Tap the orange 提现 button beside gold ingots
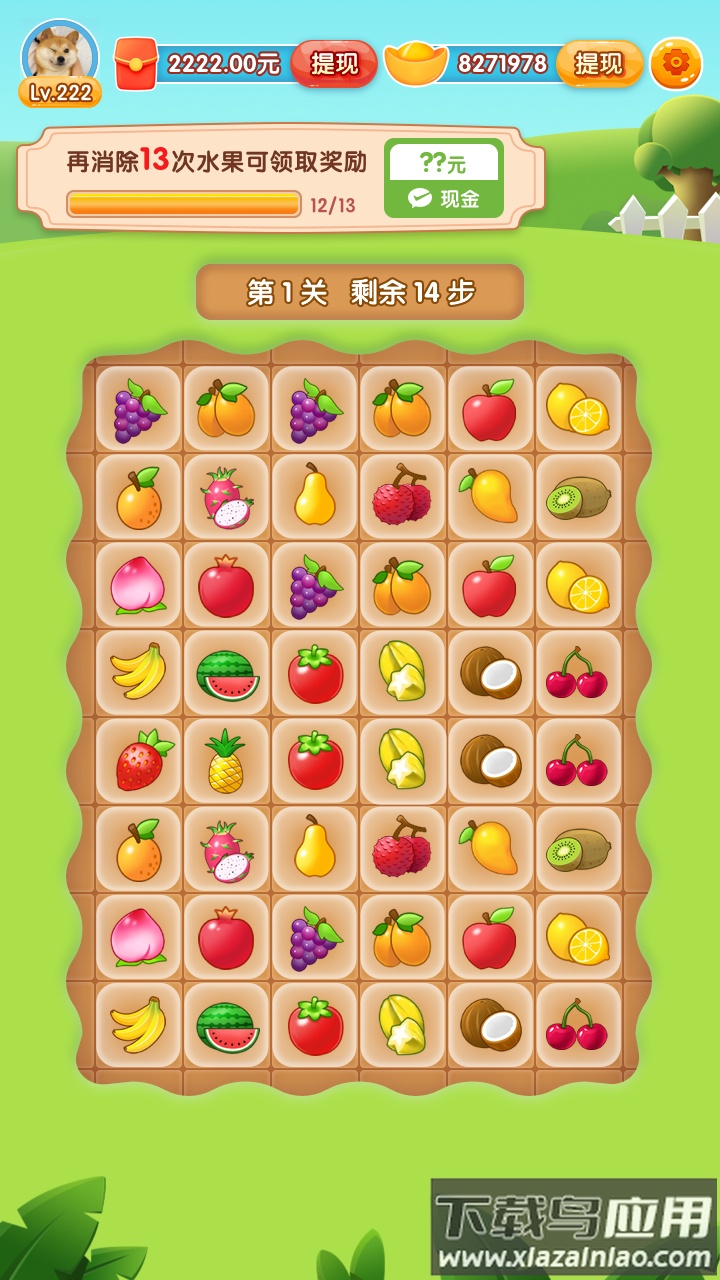 pos(599,64)
